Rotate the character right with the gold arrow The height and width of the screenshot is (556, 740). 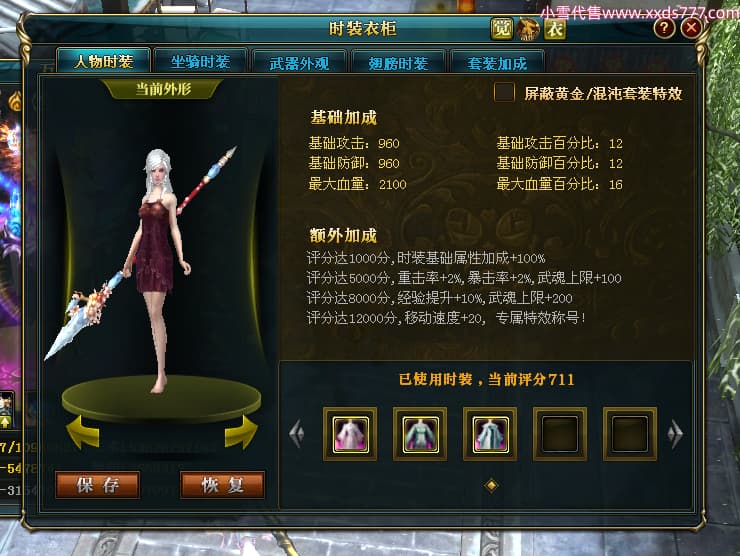(x=241, y=433)
